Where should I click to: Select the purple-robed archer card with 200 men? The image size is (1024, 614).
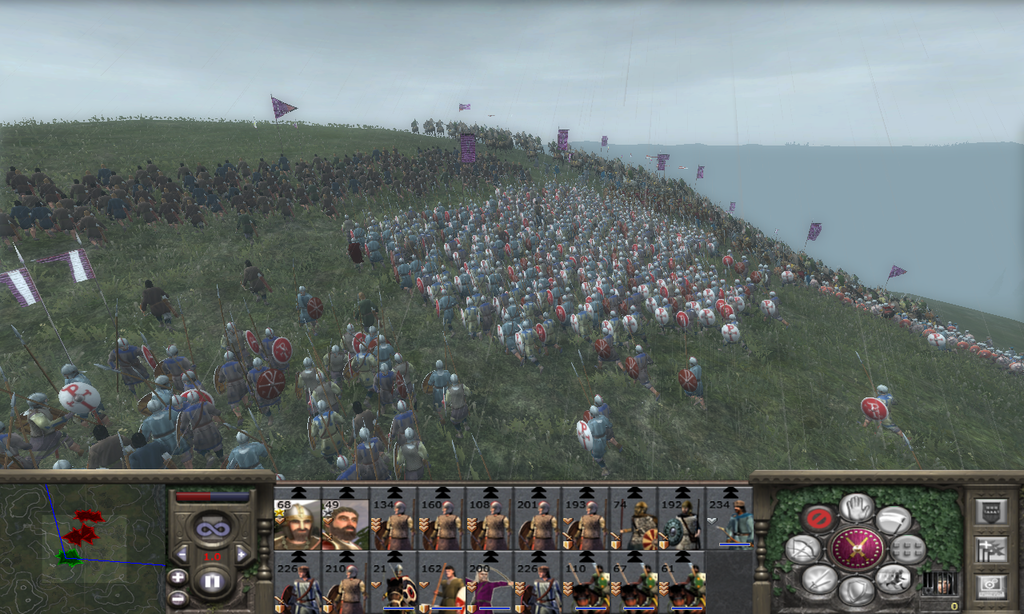click(x=489, y=583)
